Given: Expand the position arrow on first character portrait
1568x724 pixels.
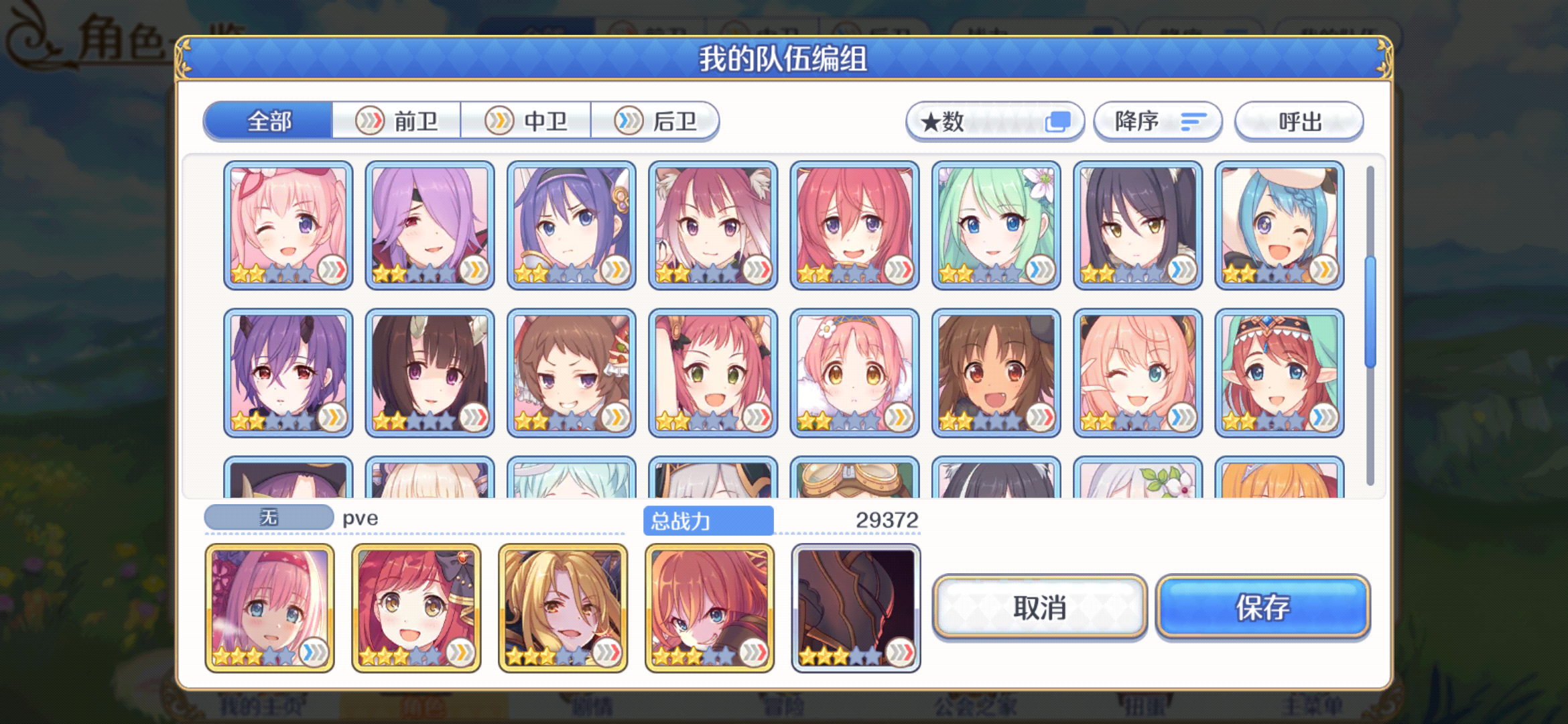Looking at the screenshot, I should pos(332,270).
